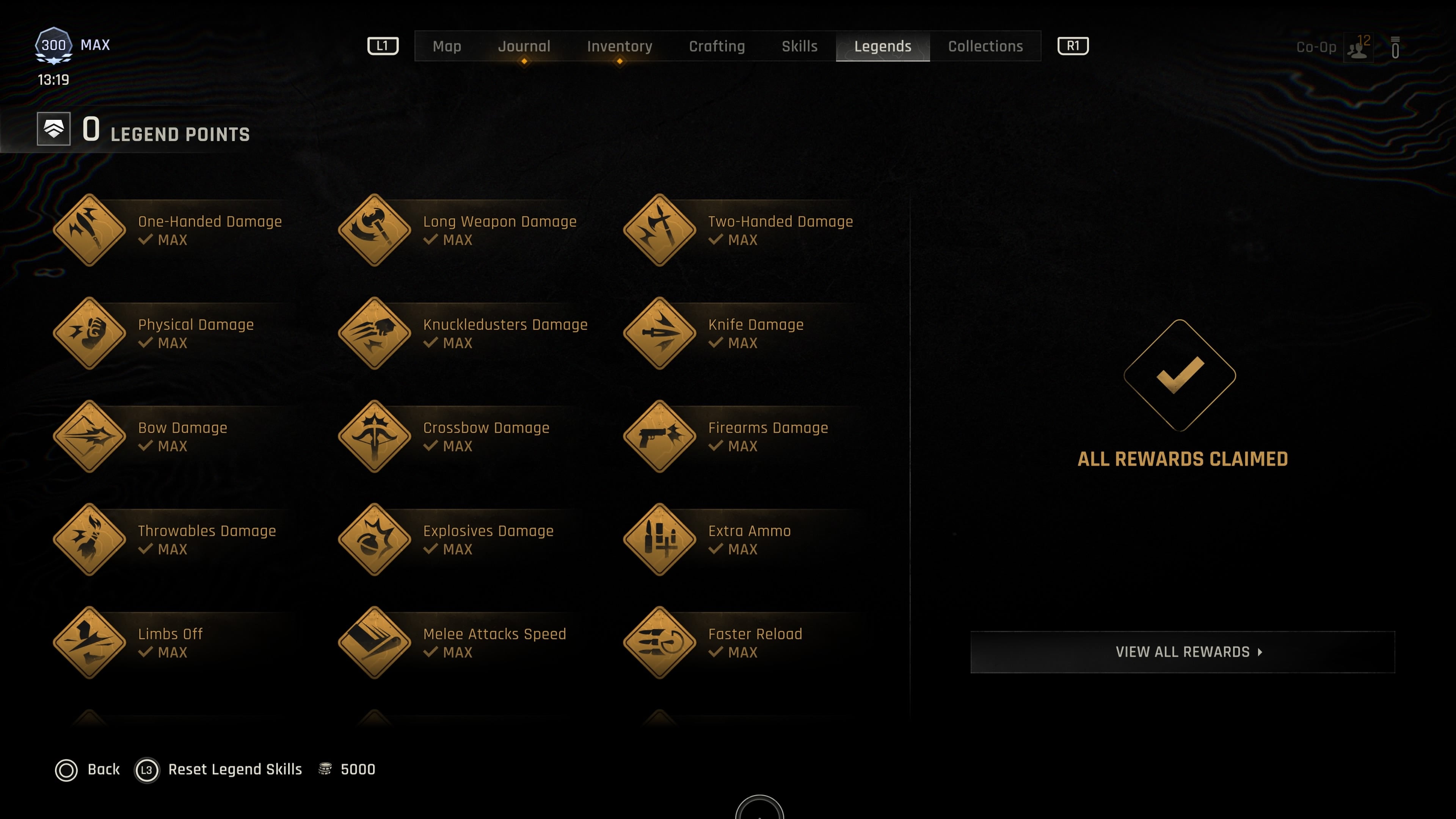Switch to the Map tab
1456x819 pixels.
pos(447,46)
